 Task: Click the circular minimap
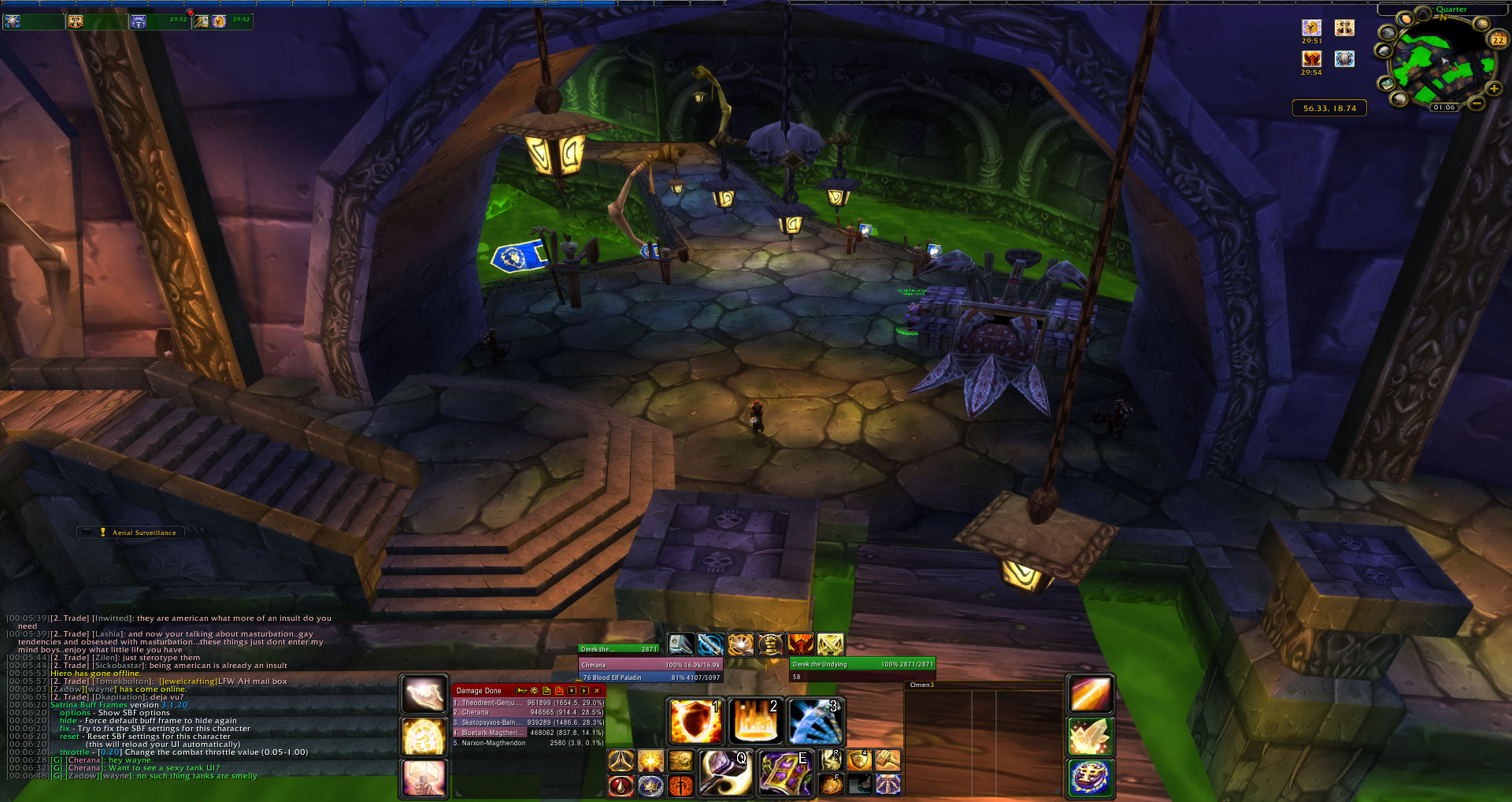[x=1438, y=65]
